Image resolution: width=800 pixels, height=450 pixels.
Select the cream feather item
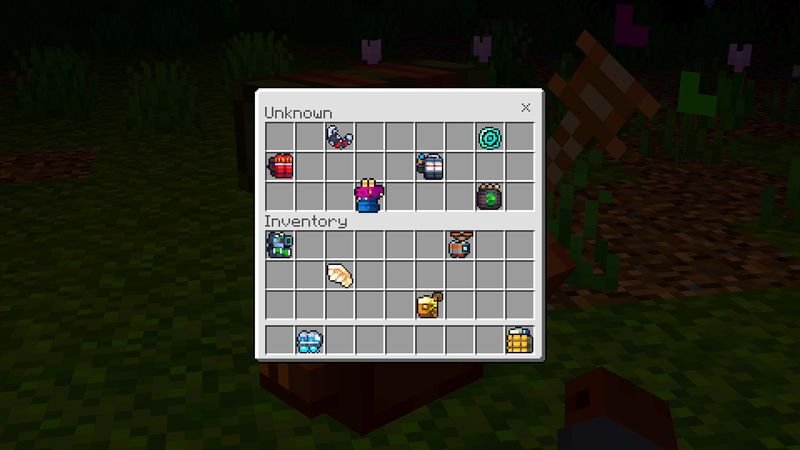pyautogui.click(x=340, y=275)
